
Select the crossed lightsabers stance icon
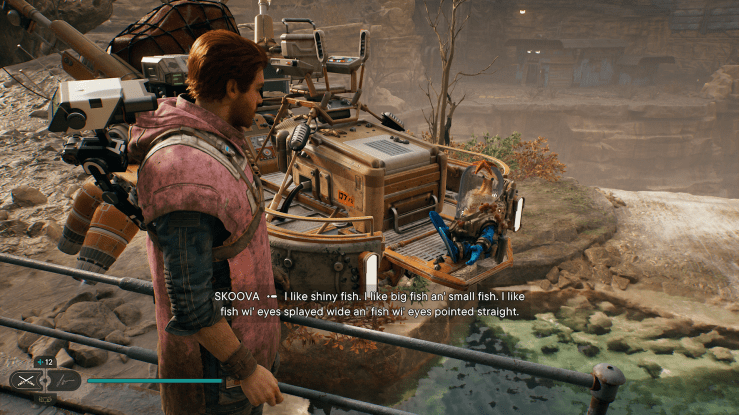tap(27, 380)
